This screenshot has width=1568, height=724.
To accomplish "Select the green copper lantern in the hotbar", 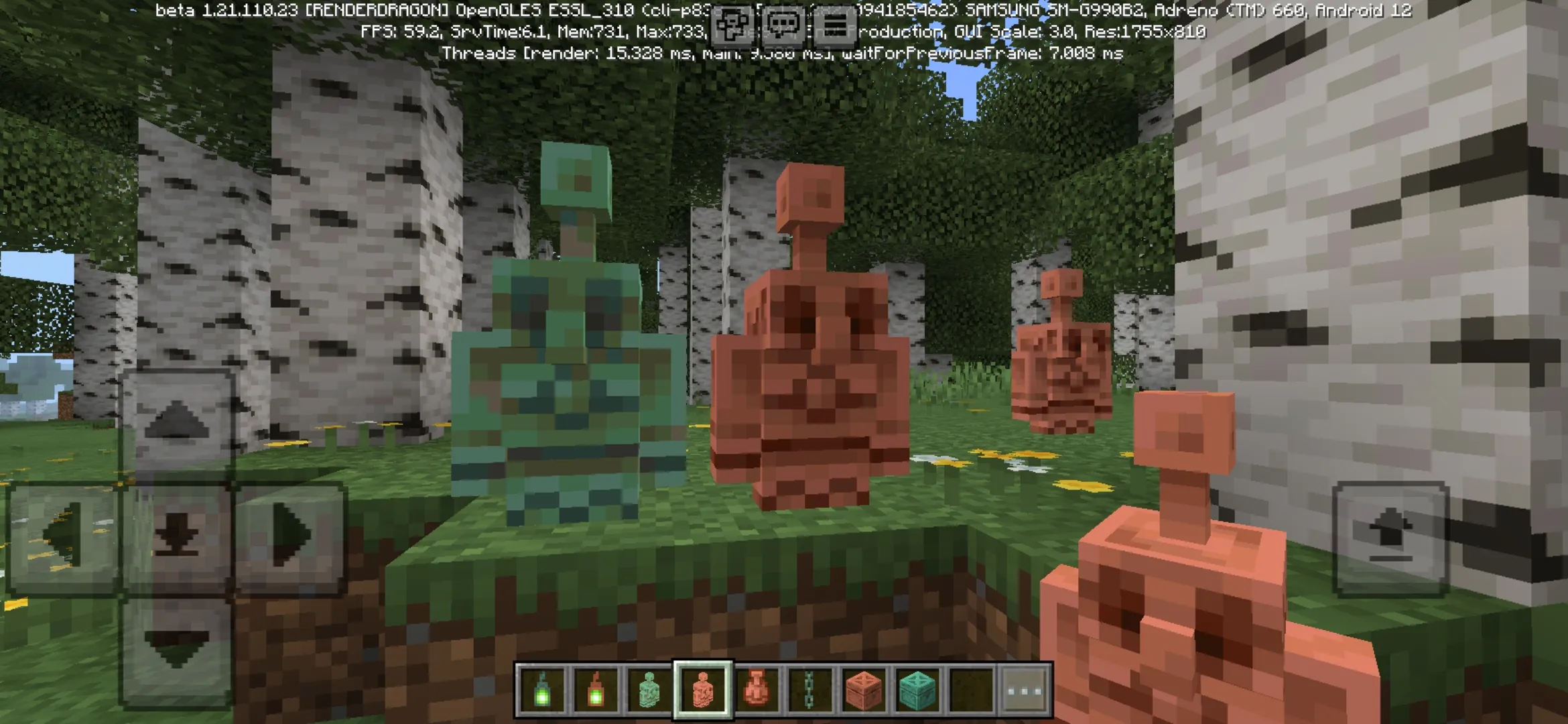I will 543,687.
